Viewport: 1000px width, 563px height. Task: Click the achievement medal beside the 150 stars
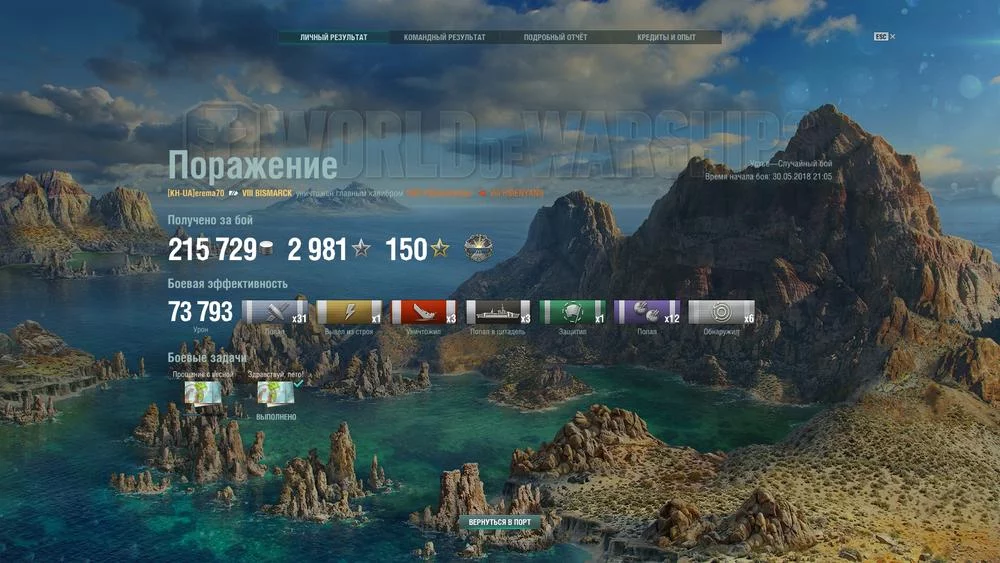click(x=478, y=249)
